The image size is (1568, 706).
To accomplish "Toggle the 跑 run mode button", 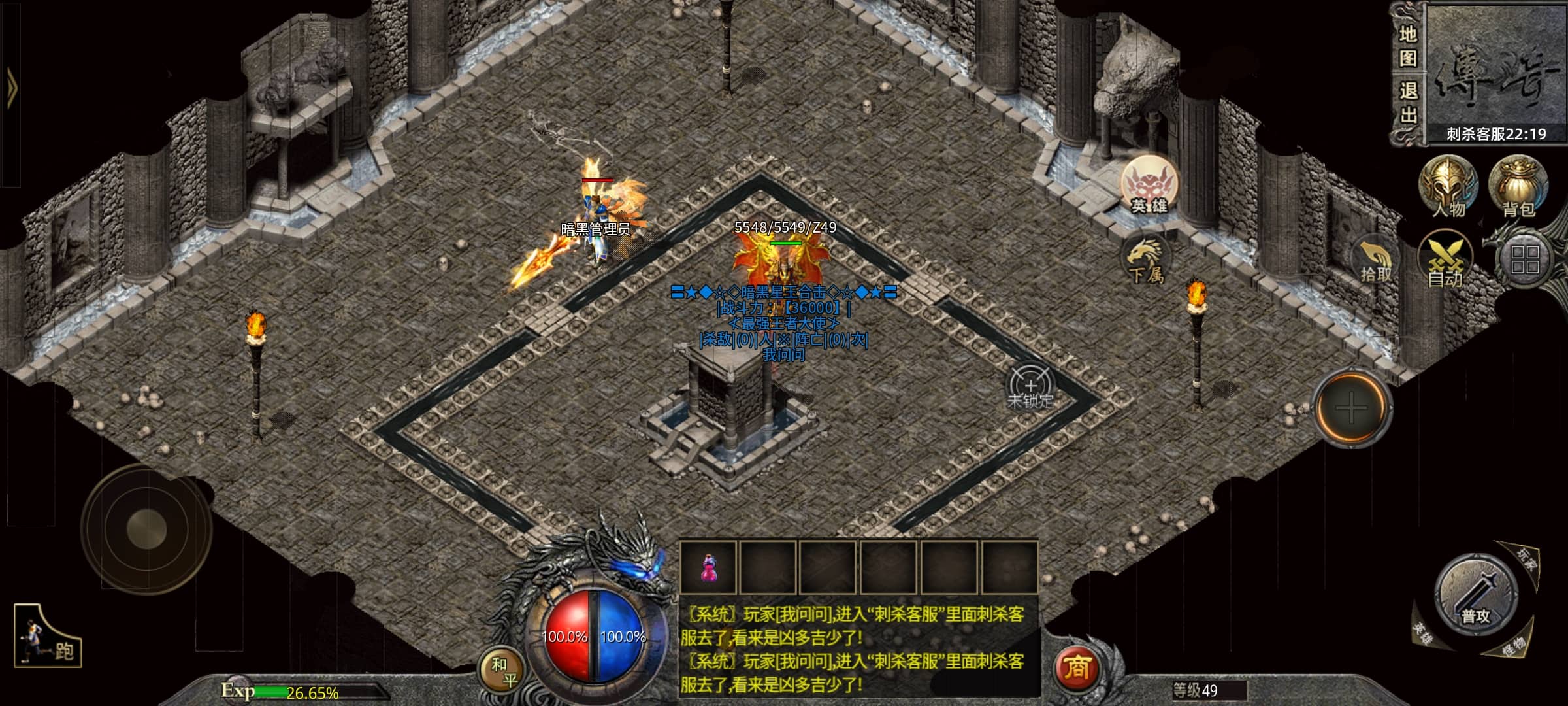I will pos(48,637).
